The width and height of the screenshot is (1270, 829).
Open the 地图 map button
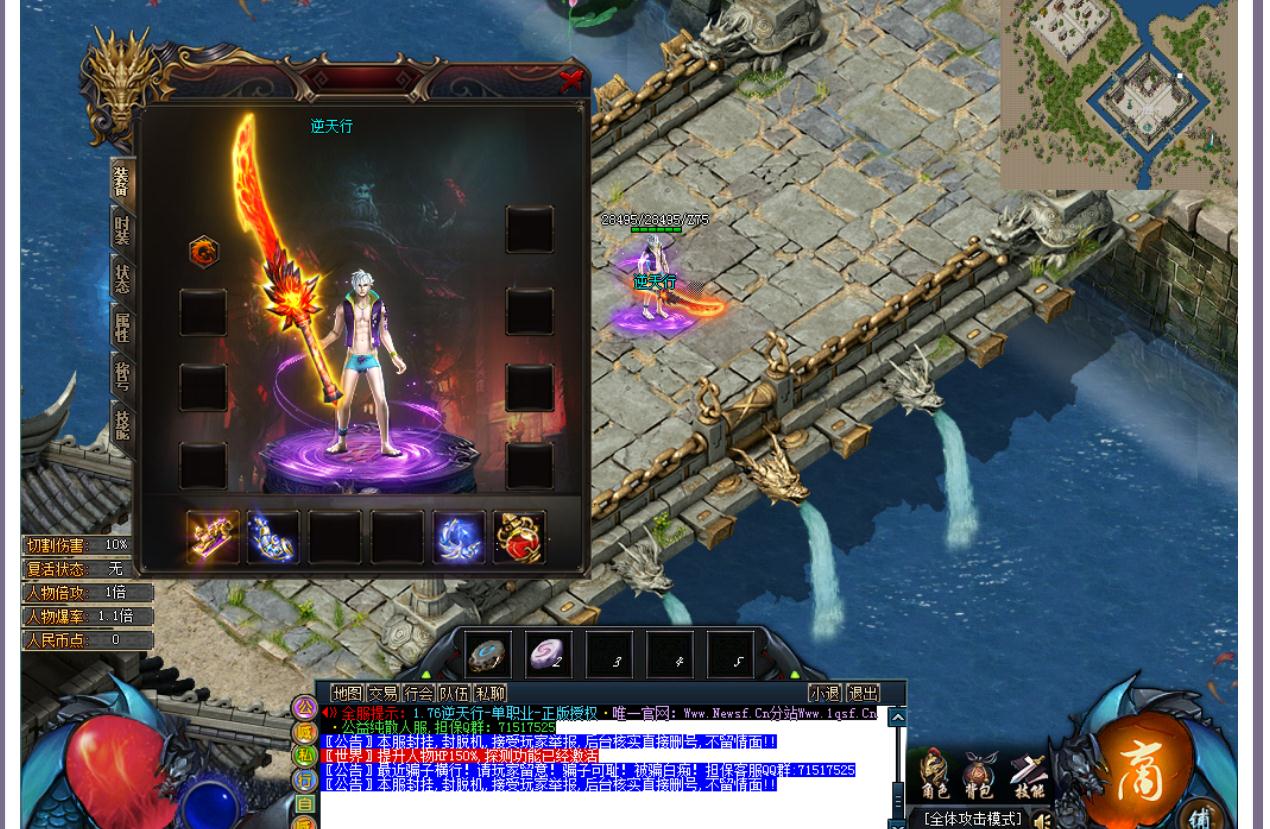pyautogui.click(x=348, y=693)
